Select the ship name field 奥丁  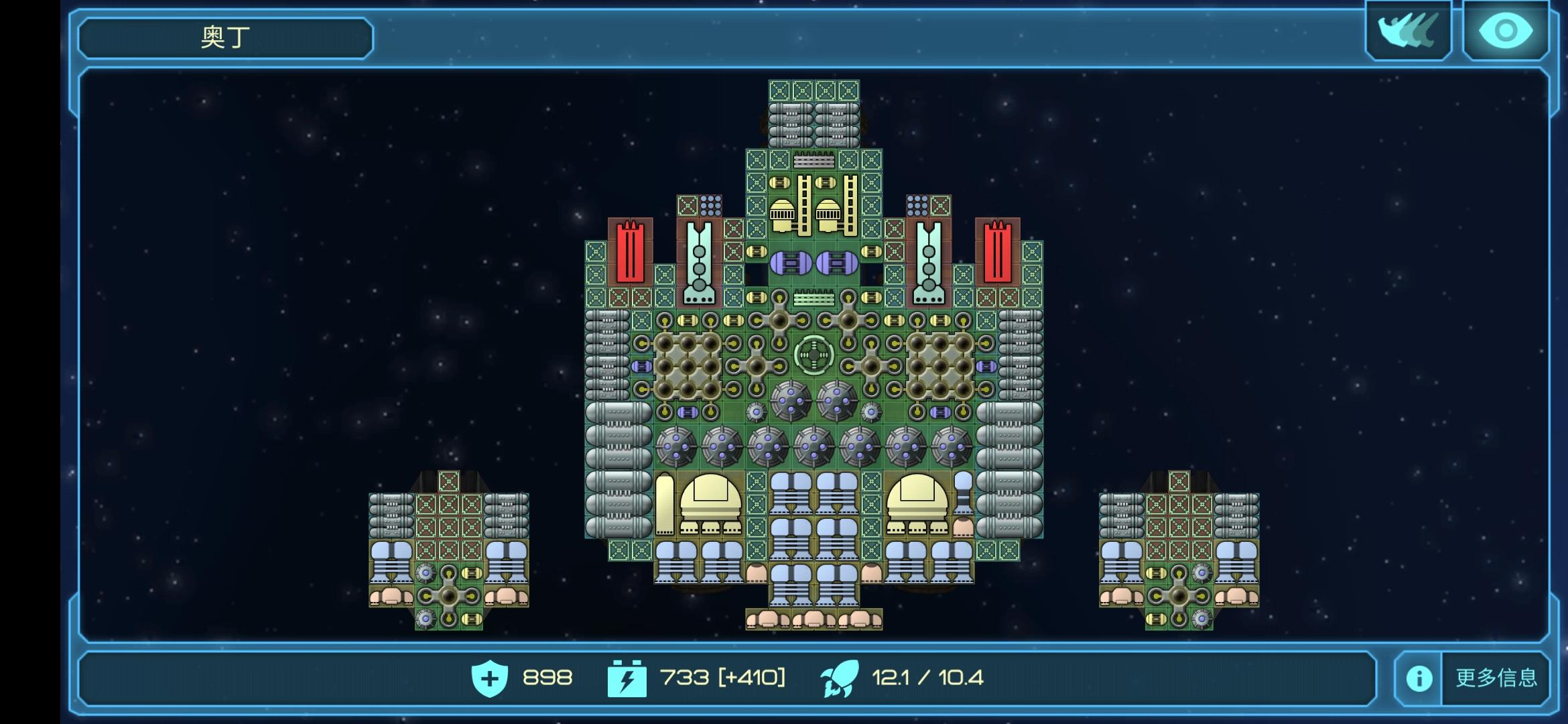click(226, 38)
